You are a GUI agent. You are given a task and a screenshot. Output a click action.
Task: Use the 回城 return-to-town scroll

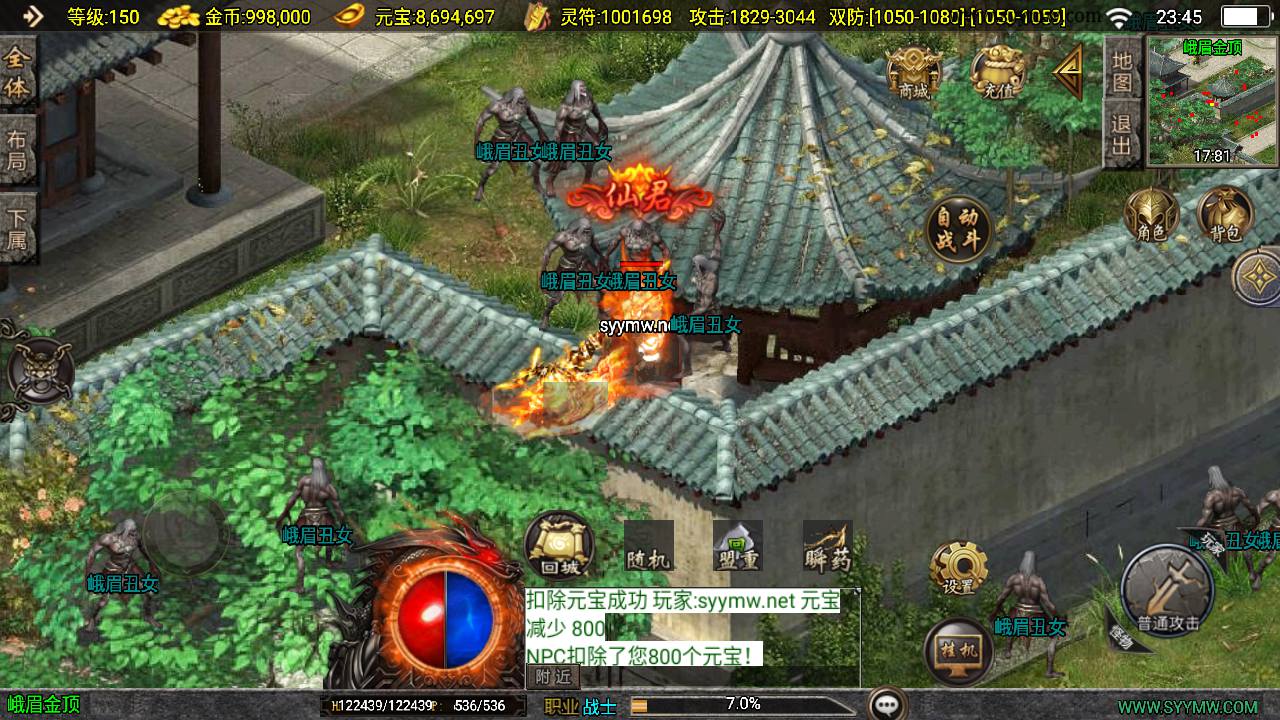559,546
